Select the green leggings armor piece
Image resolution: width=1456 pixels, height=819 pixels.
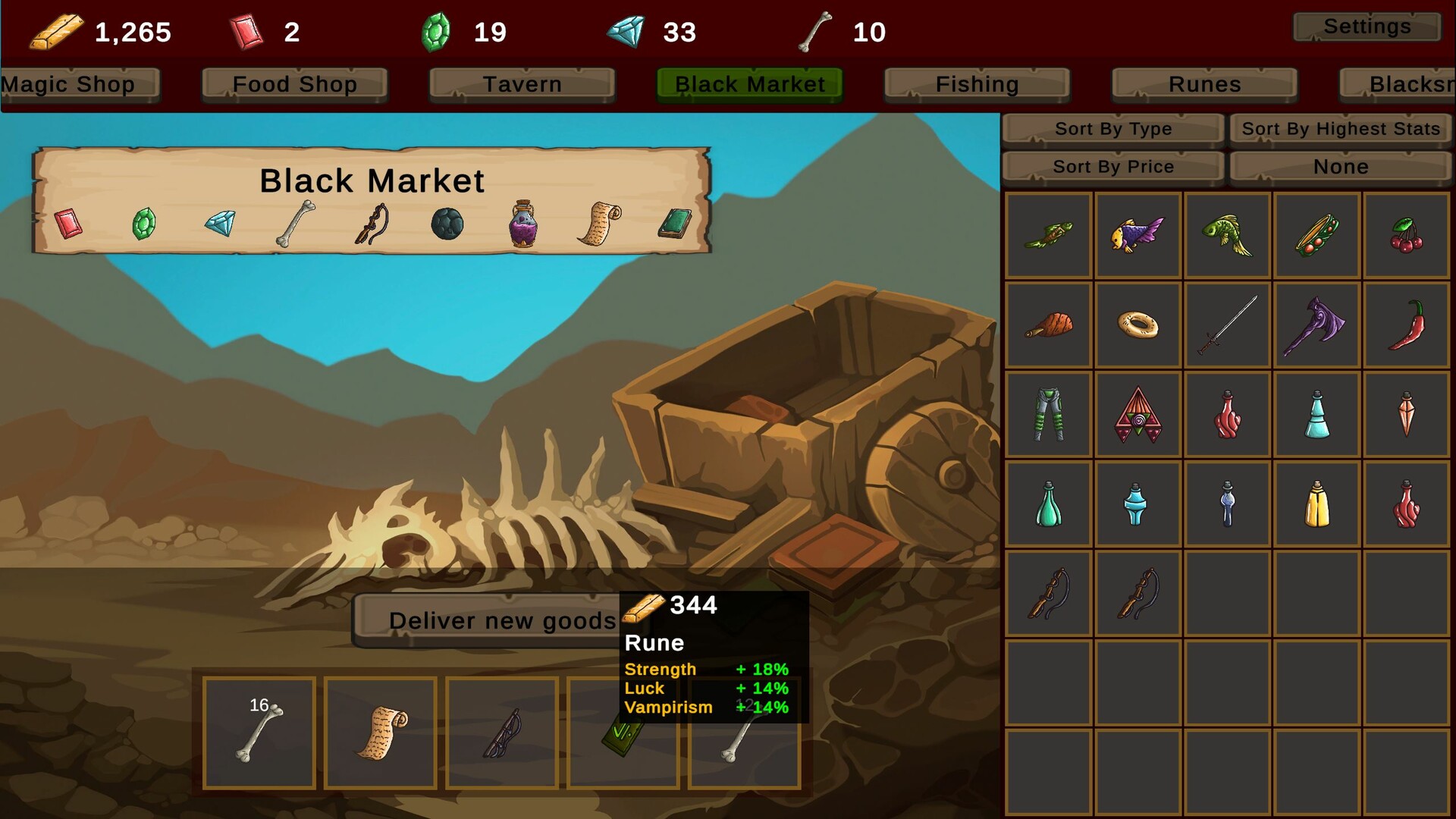tap(1047, 414)
